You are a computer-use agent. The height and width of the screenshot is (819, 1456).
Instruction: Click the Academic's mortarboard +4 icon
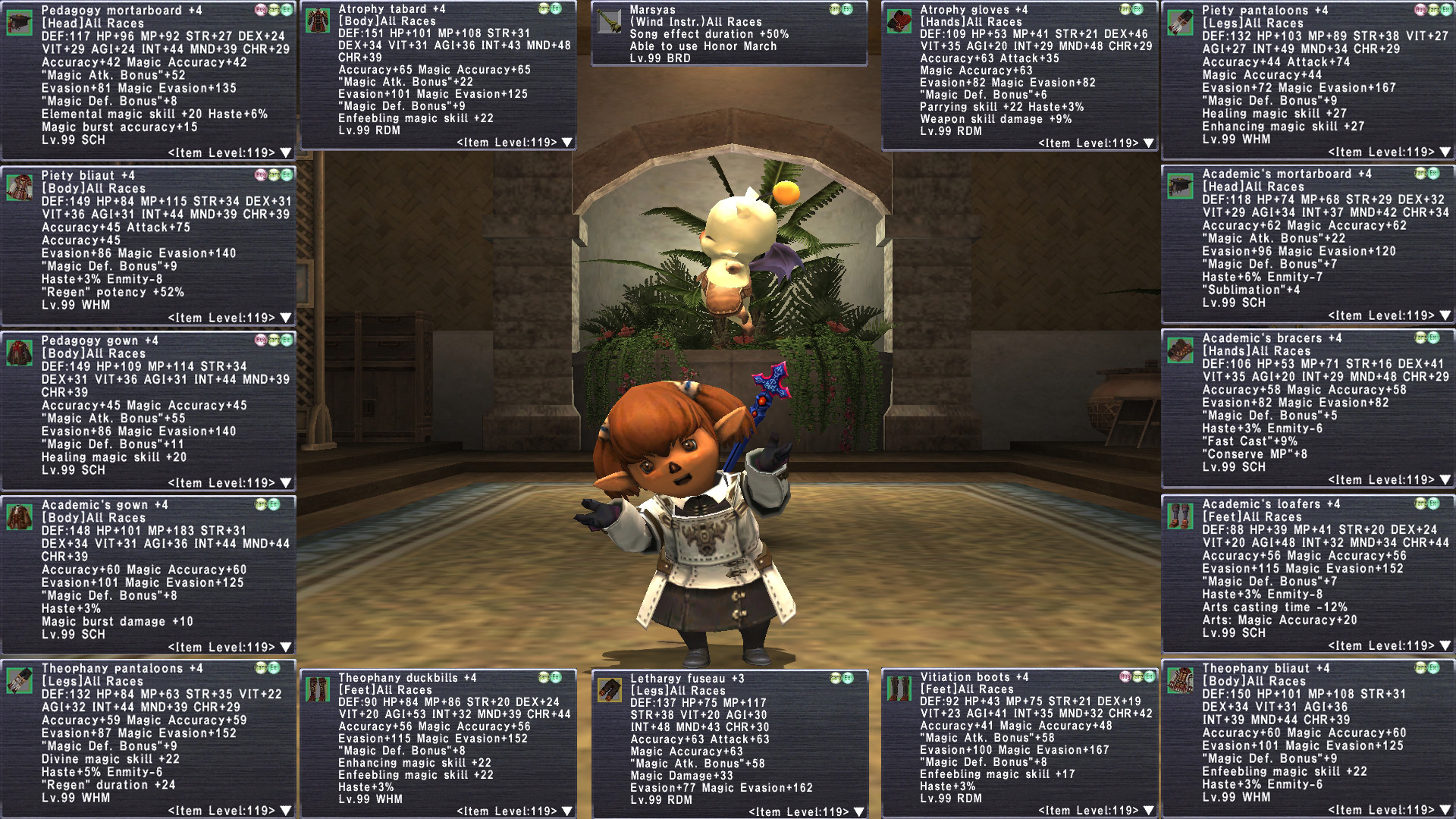(1180, 186)
